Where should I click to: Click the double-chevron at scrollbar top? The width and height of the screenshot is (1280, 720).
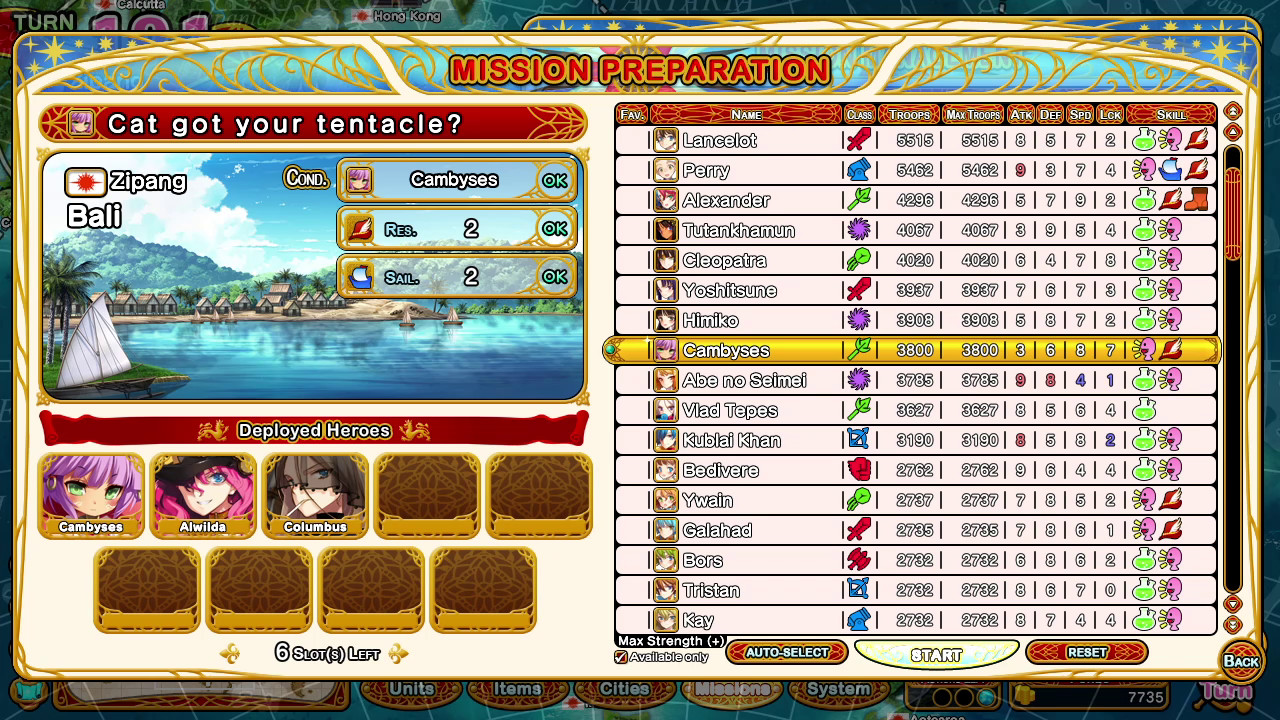pyautogui.click(x=1233, y=112)
